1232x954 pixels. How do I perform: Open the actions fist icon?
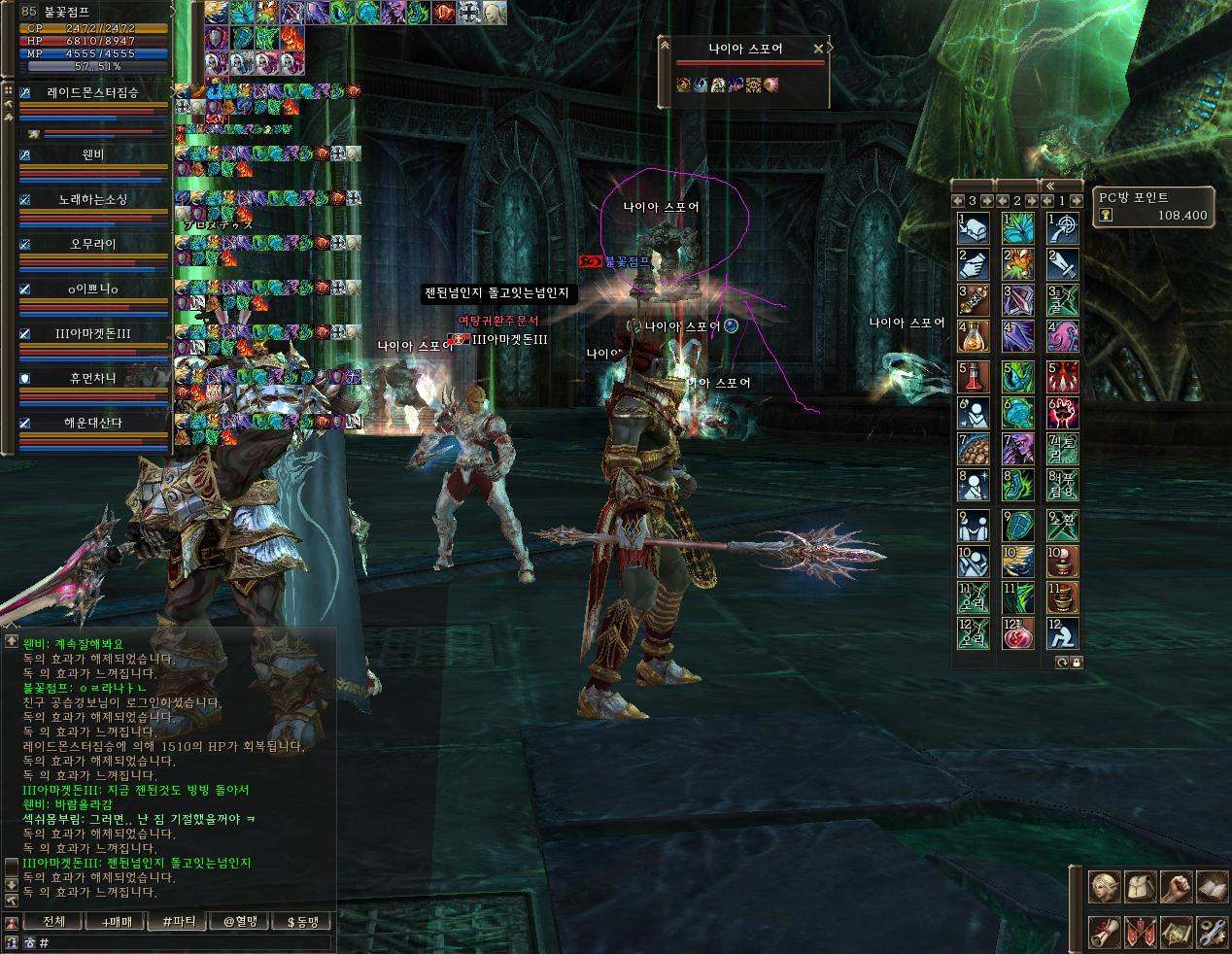coord(1175,885)
